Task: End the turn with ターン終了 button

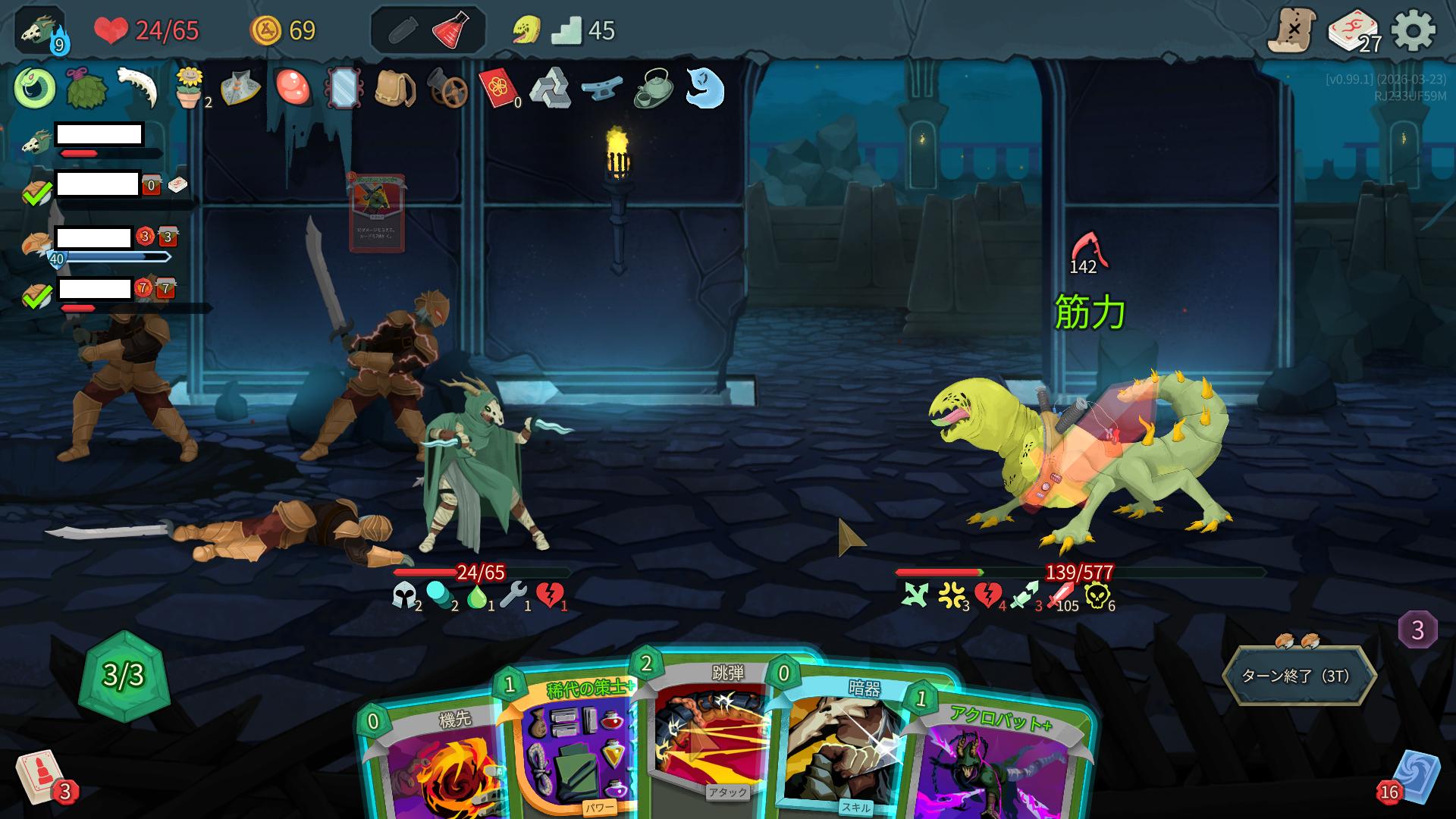Action: coord(1298,676)
